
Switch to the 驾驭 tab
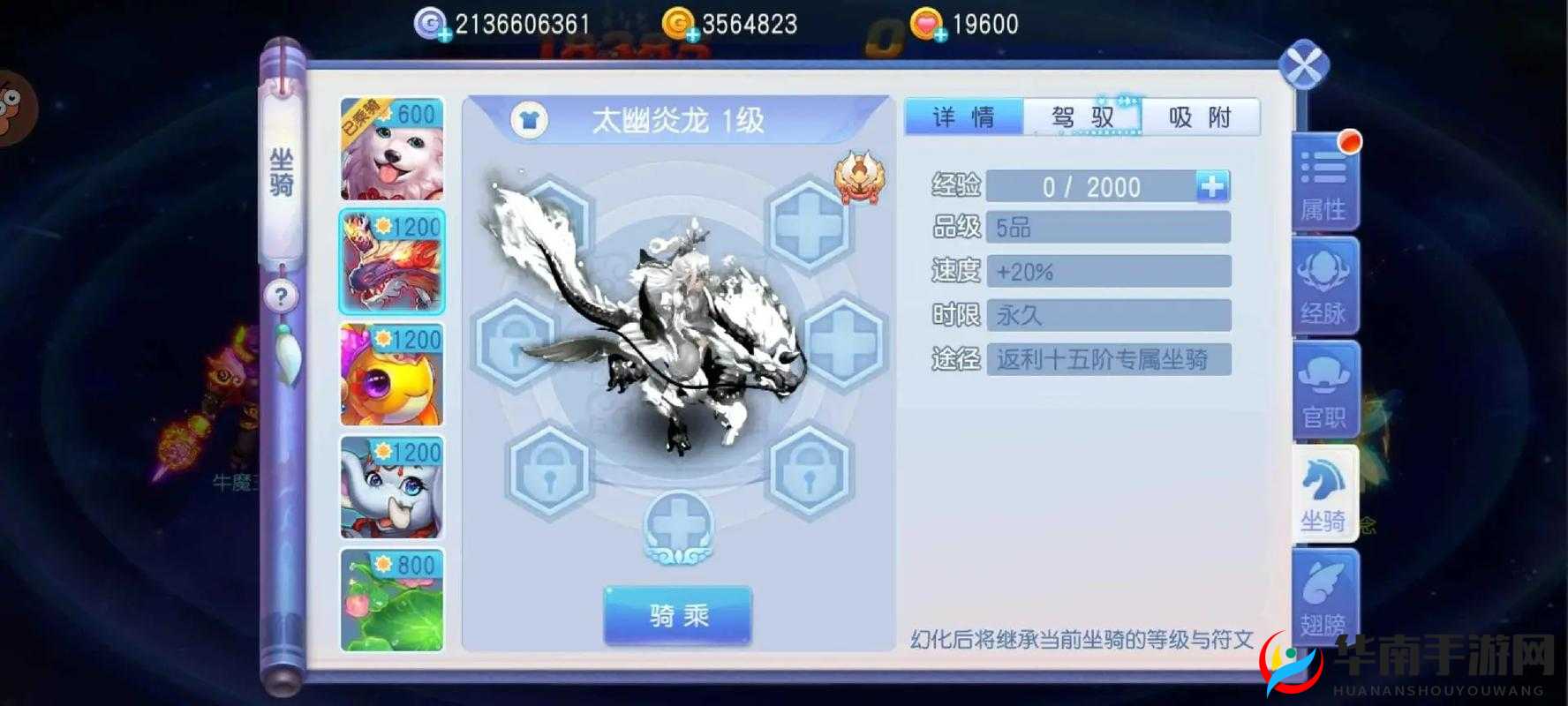1083,116
